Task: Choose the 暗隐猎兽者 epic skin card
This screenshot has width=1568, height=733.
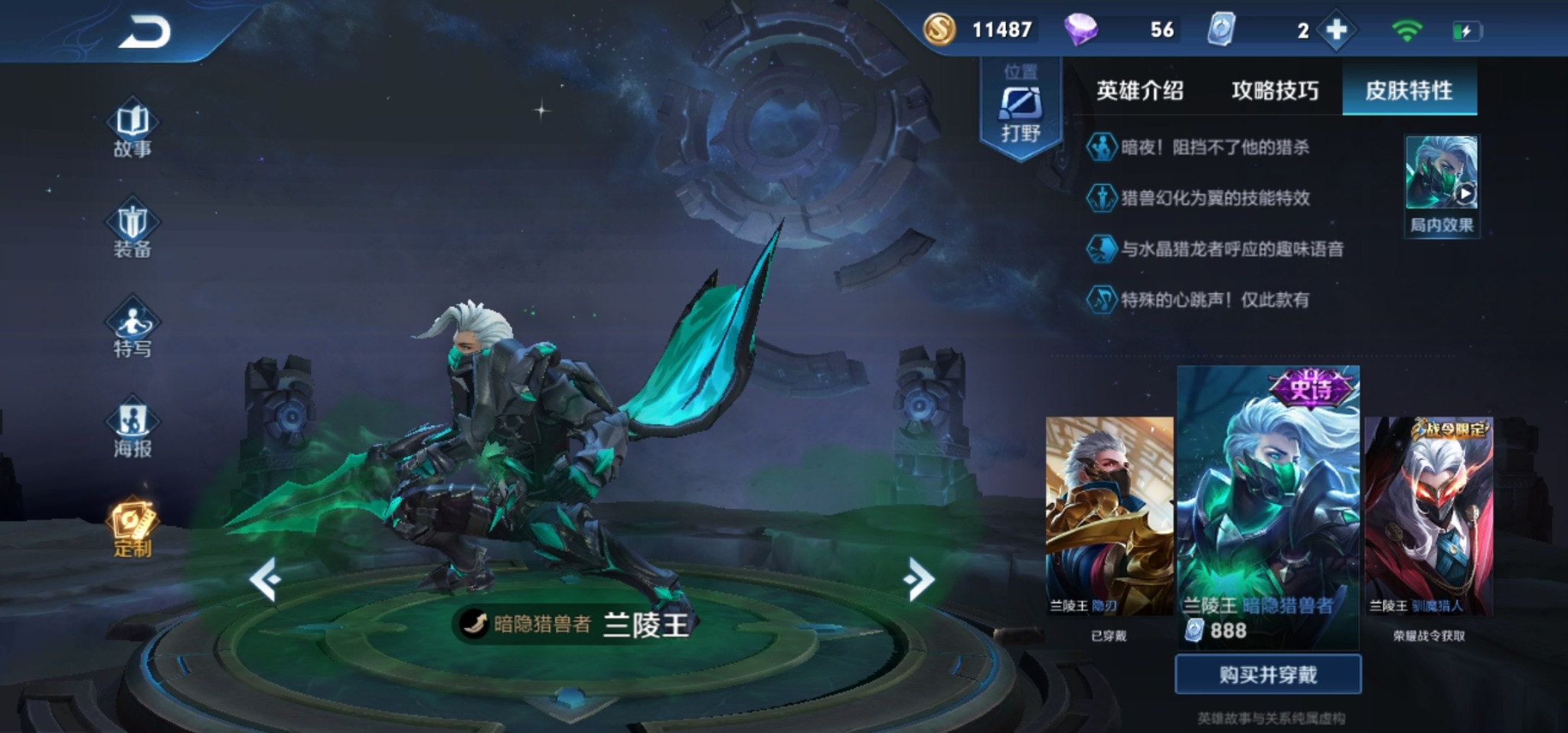Action: click(x=1268, y=506)
